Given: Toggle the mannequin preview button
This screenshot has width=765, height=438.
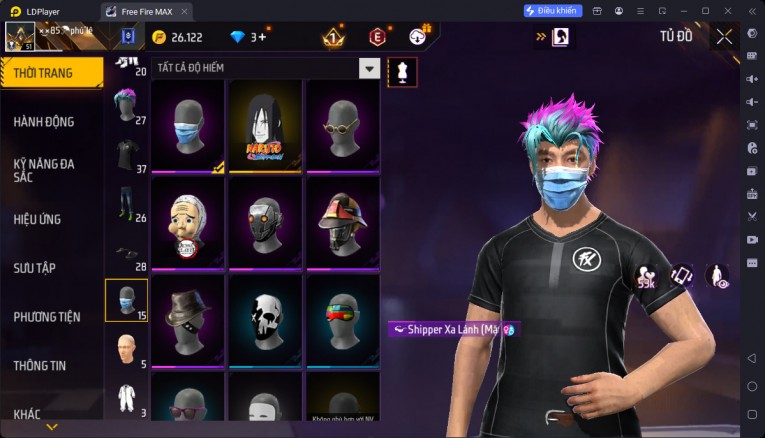Looking at the screenshot, I should click(402, 71).
